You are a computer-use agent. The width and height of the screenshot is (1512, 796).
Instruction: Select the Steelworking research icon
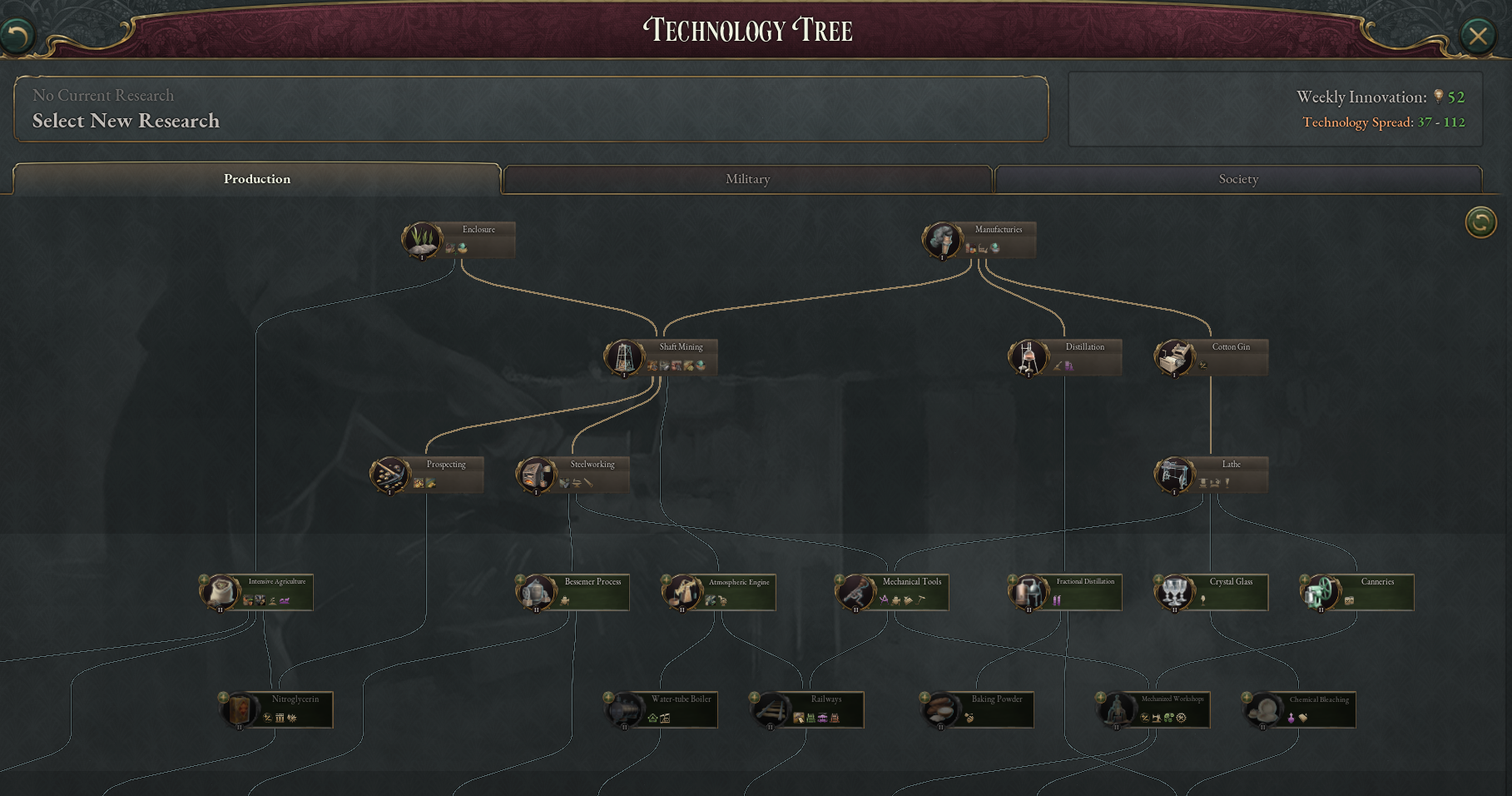tap(537, 475)
